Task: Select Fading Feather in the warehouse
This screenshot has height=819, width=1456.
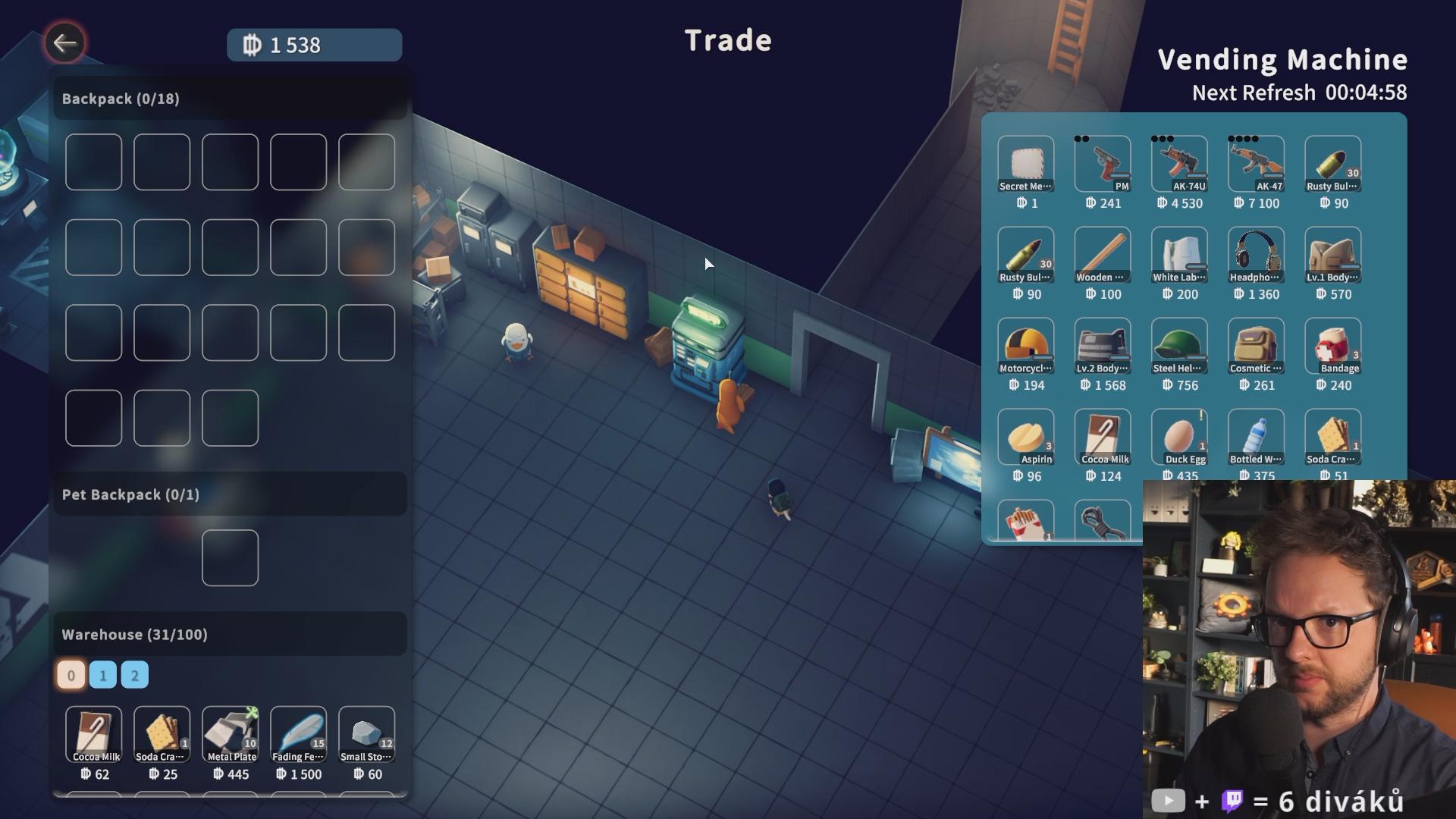Action: [298, 735]
